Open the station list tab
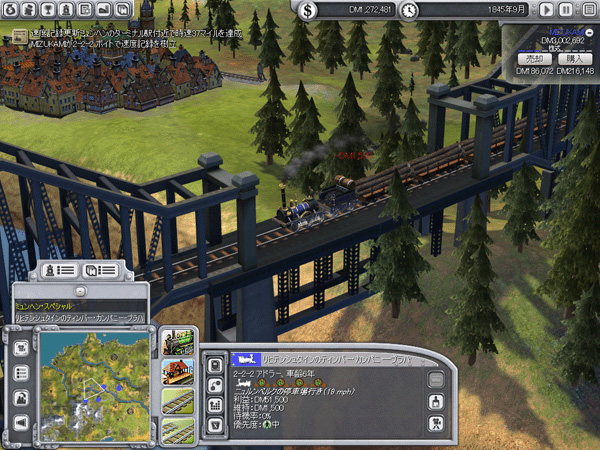Screen dimensions: 600x450 click(x=102, y=271)
